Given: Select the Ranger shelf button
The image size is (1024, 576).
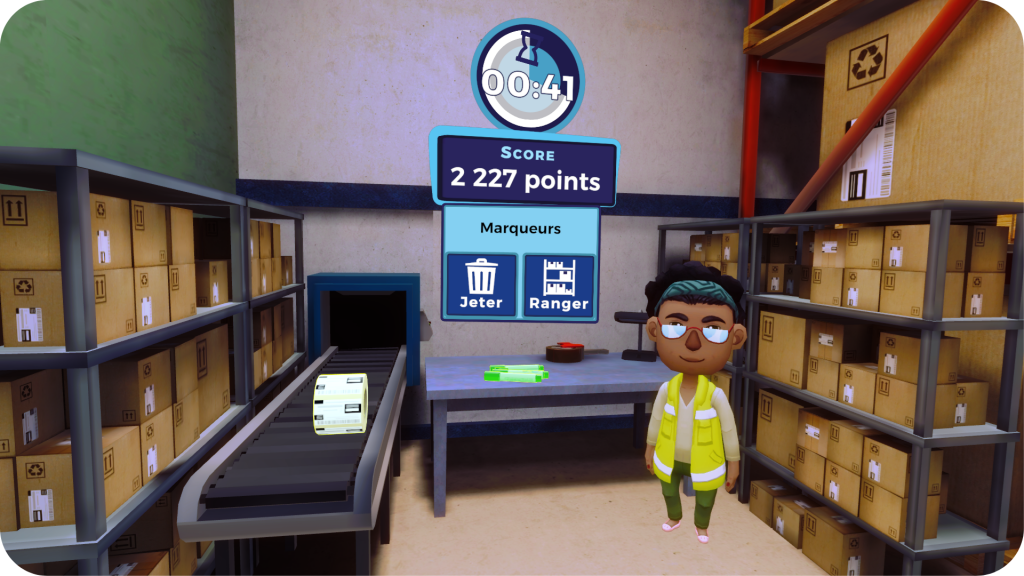Looking at the screenshot, I should tap(559, 285).
